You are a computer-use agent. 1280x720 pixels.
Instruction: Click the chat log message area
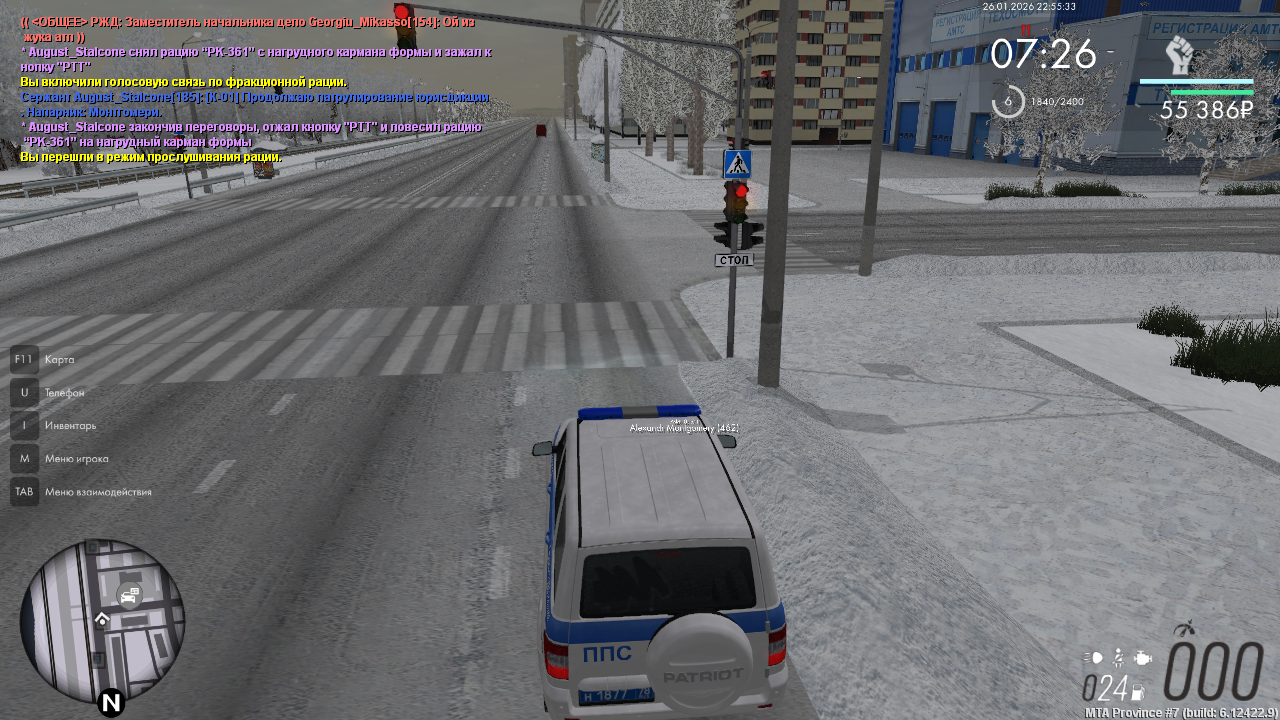coord(255,88)
